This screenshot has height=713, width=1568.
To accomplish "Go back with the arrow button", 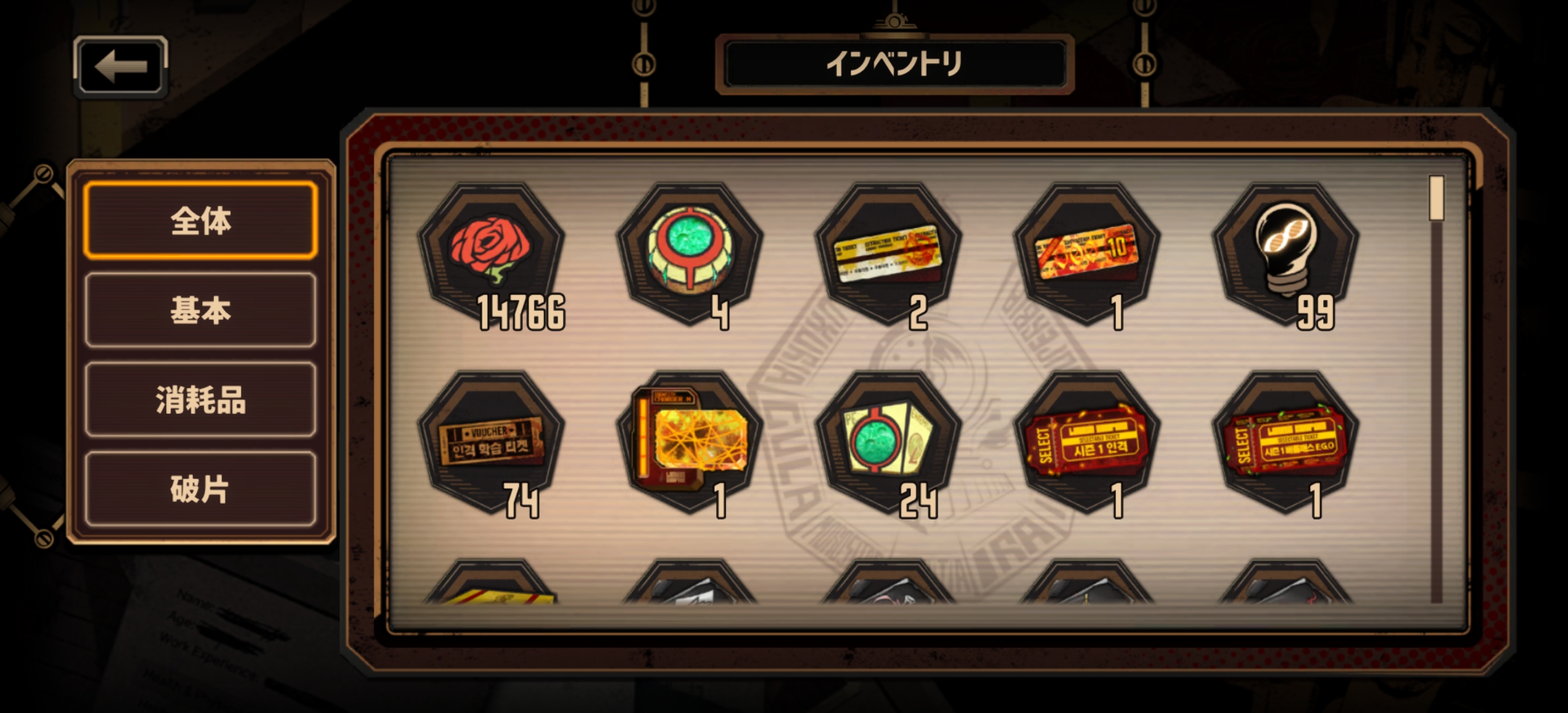I will (120, 66).
